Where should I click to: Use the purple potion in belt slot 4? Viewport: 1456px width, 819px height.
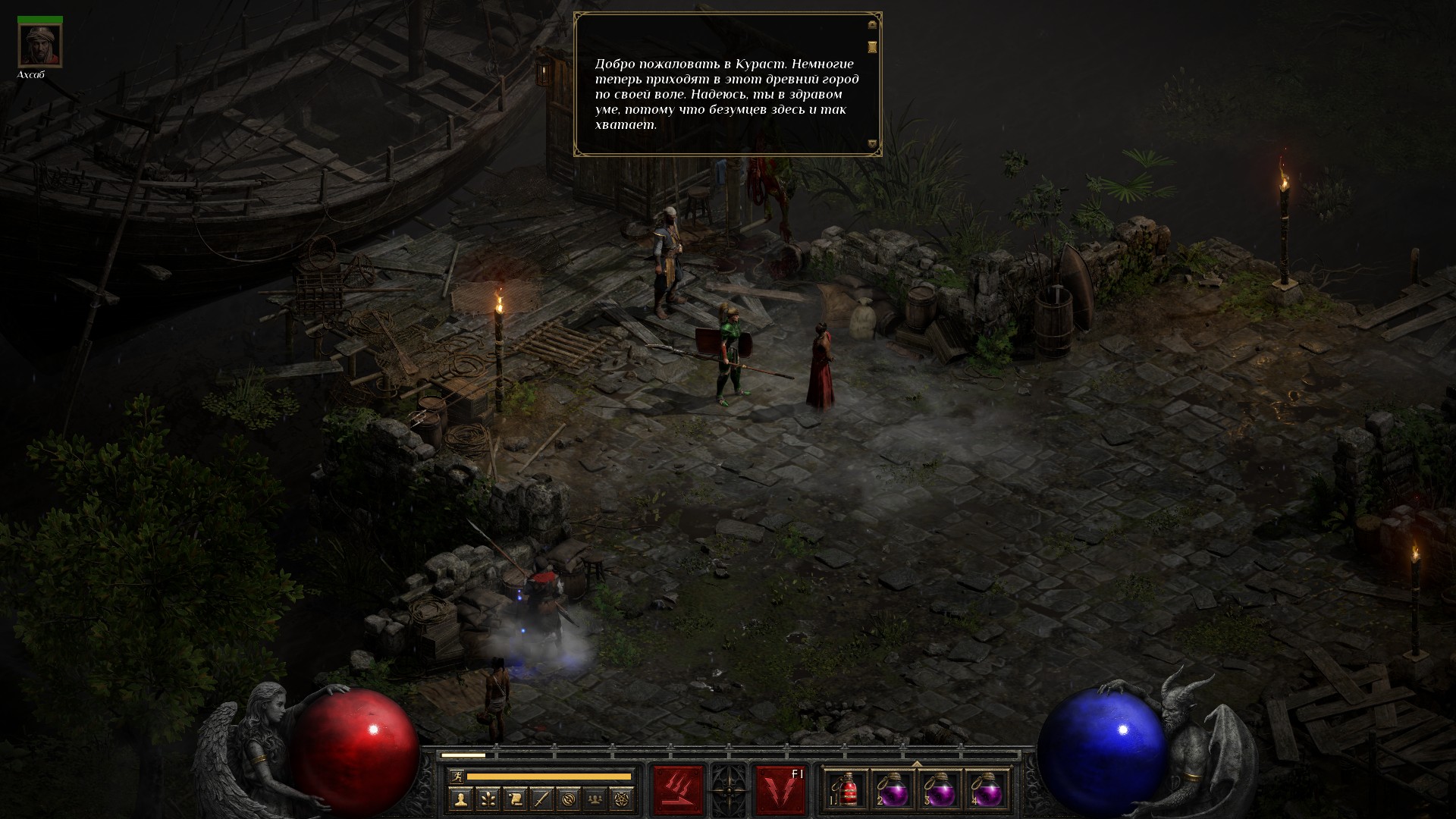[x=987, y=791]
